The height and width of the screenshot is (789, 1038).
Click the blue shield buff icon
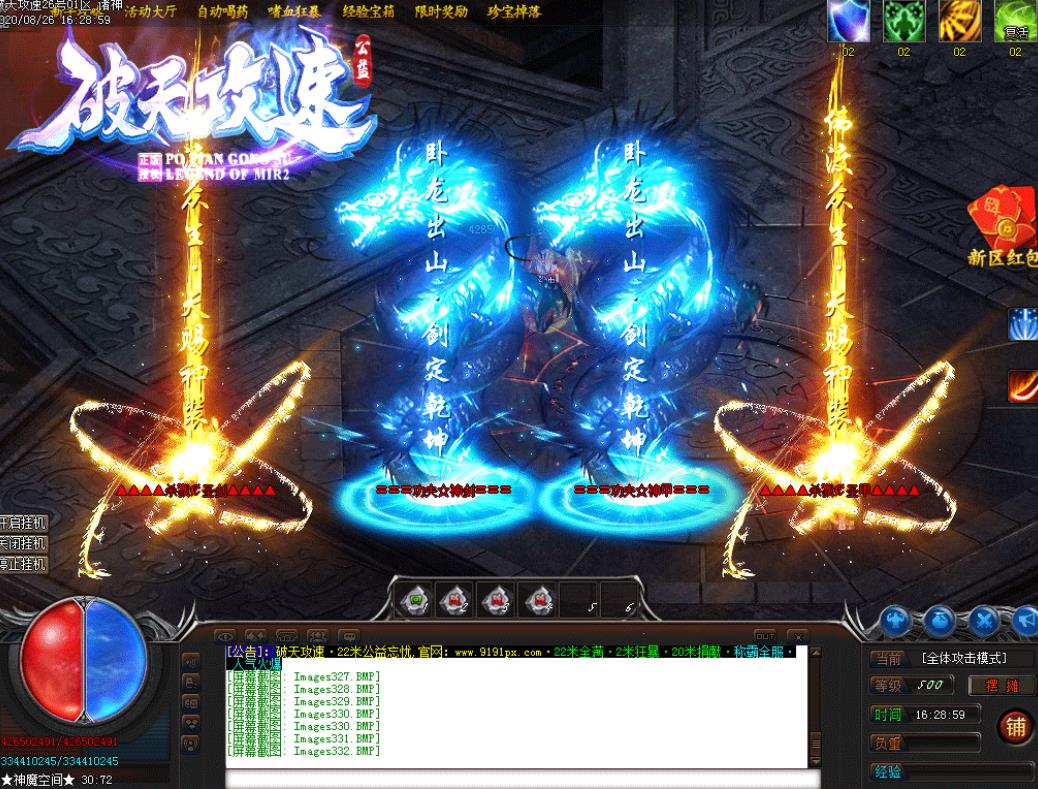tap(848, 20)
